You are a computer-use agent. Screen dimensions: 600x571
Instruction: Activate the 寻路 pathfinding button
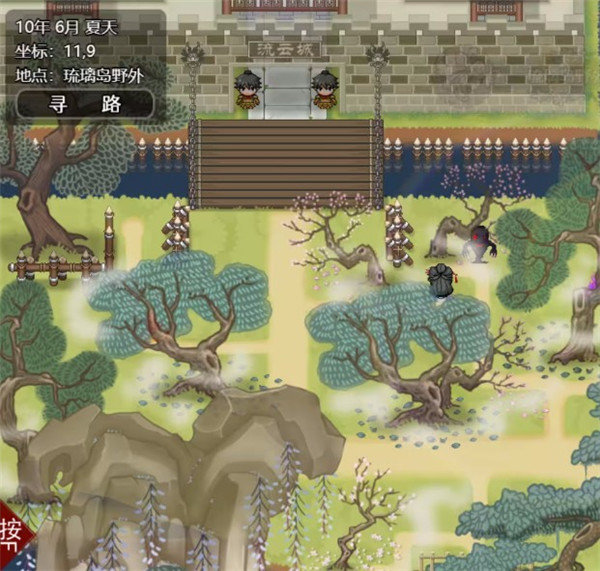pos(84,103)
